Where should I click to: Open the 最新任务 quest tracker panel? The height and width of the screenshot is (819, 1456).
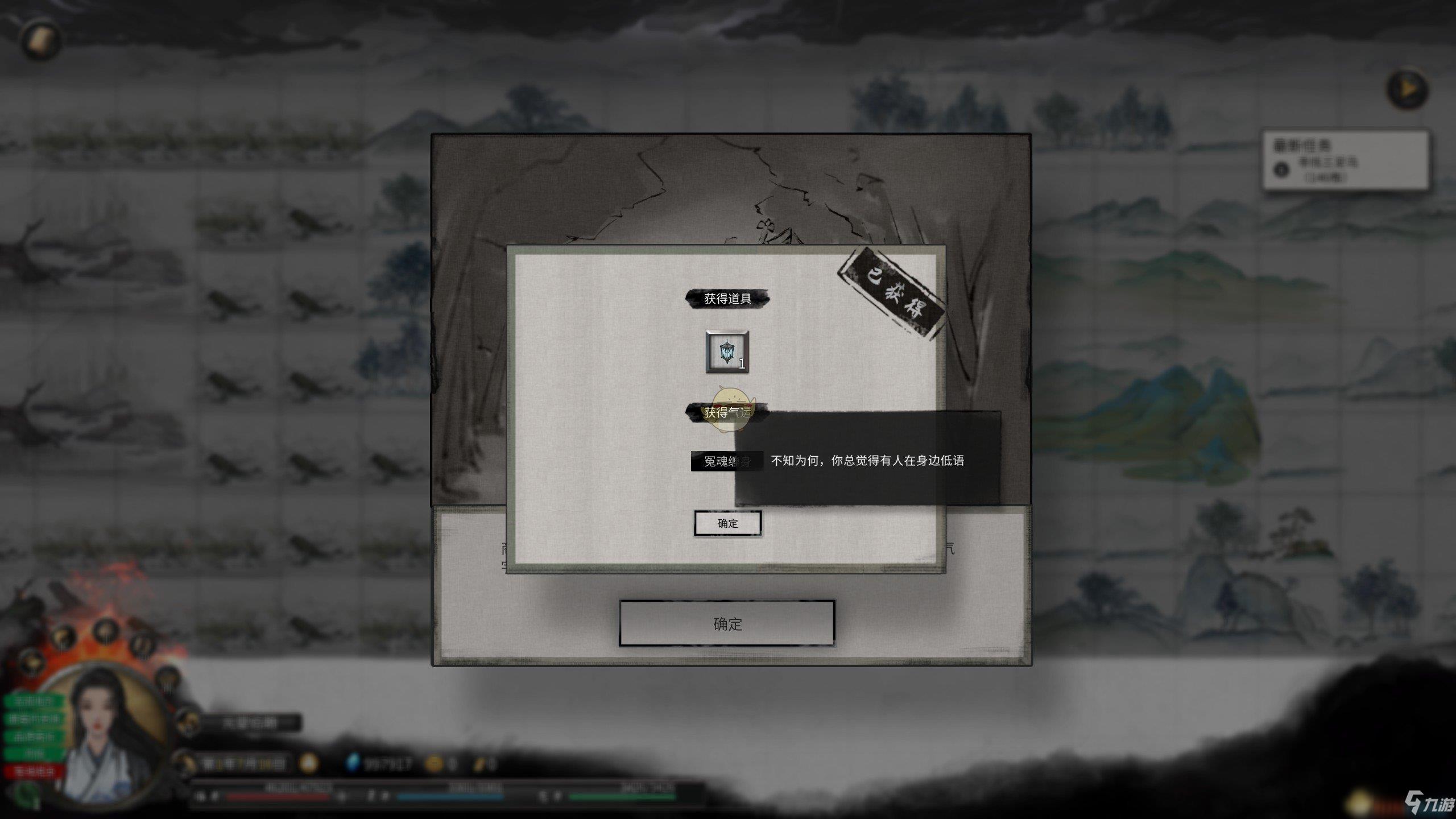(1345, 160)
